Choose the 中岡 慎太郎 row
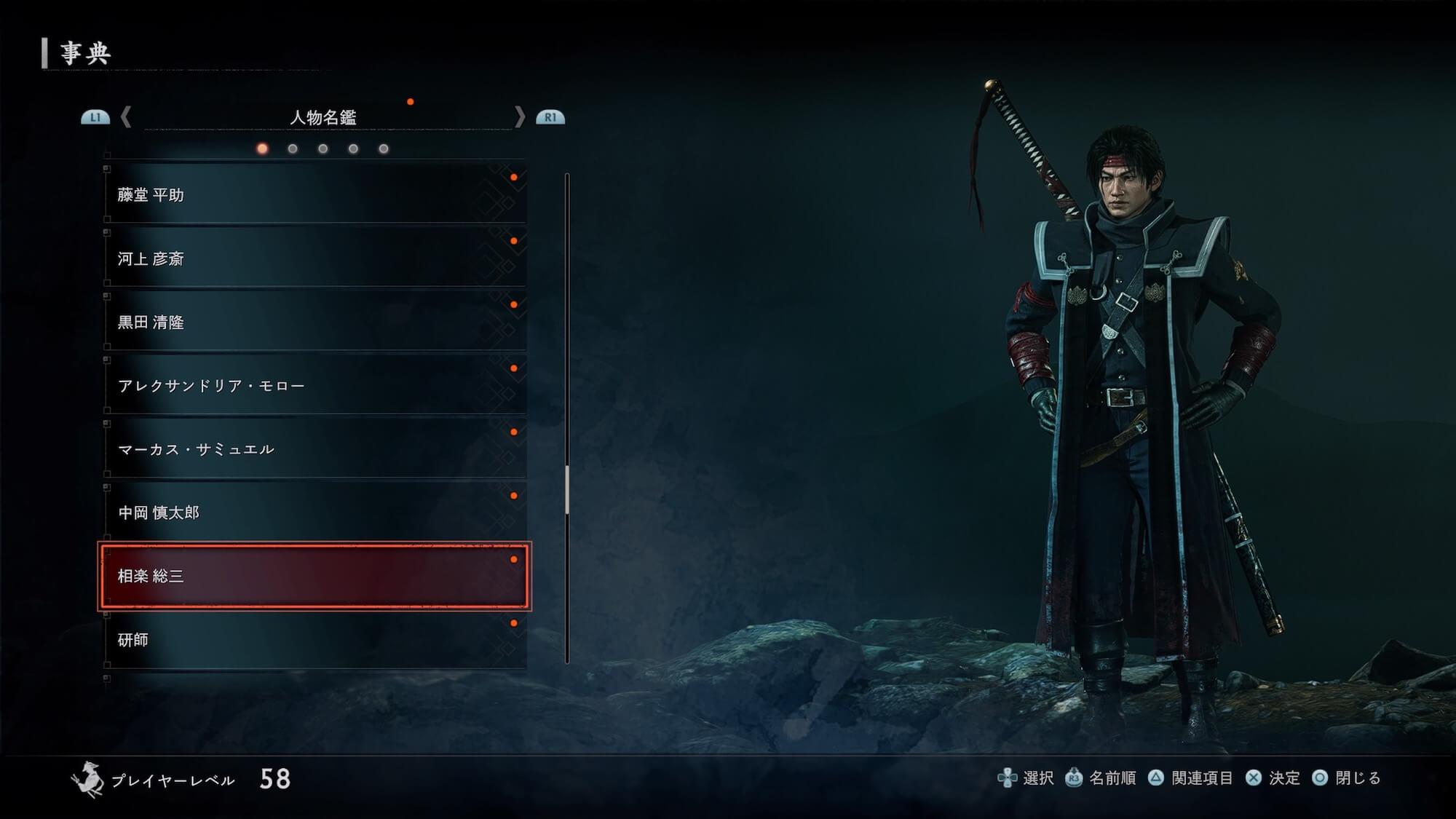1456x819 pixels. [314, 513]
